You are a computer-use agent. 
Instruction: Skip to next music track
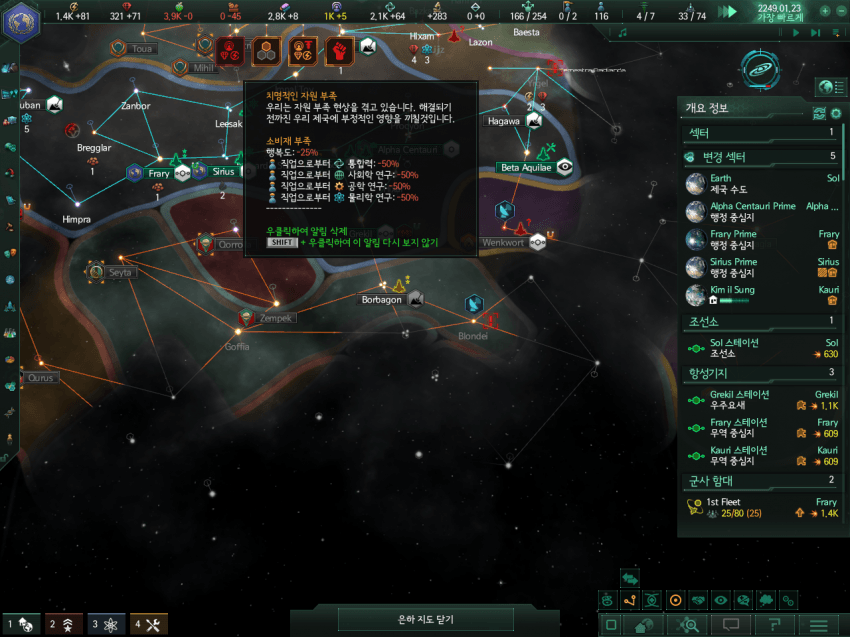tap(817, 33)
